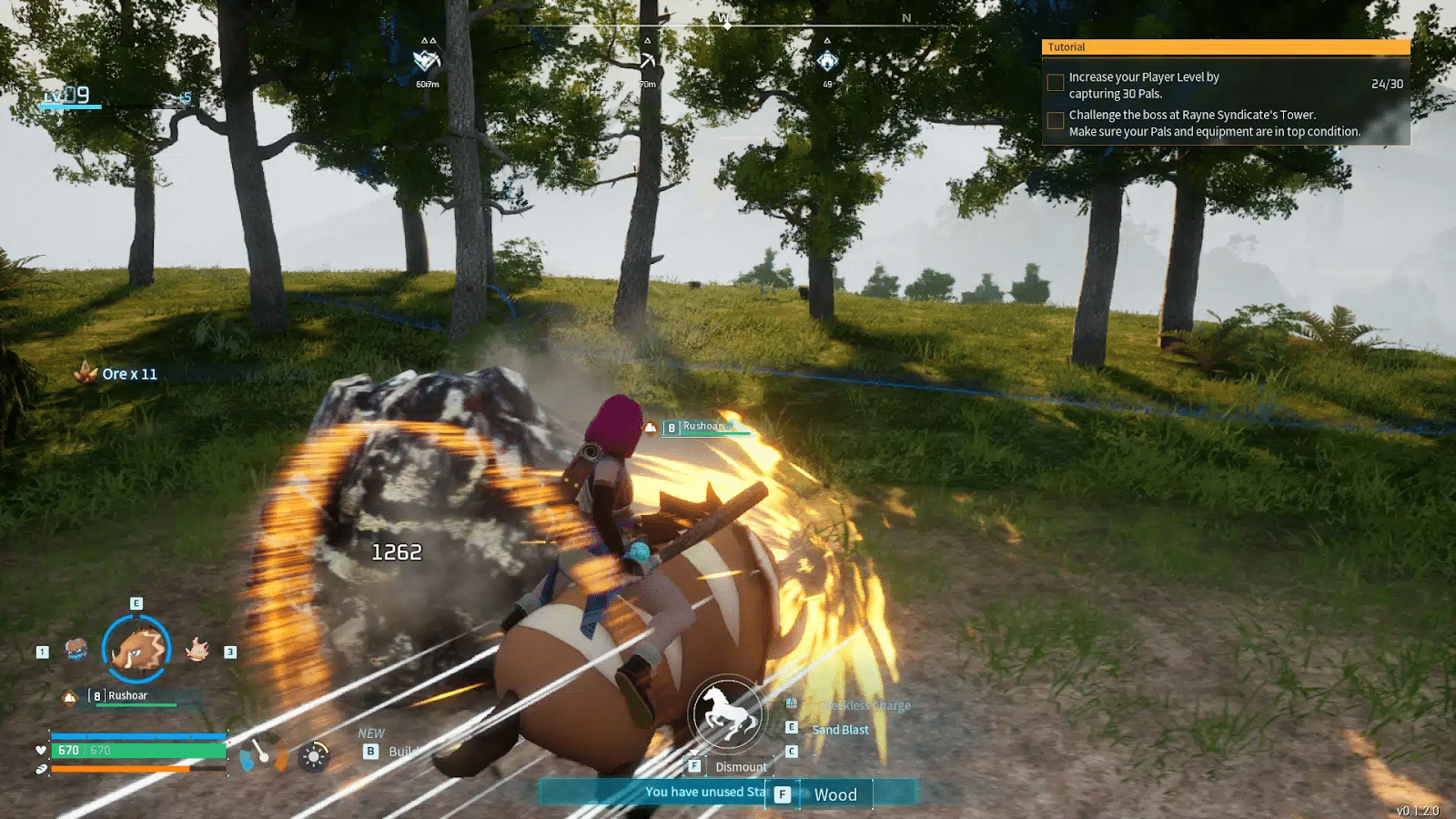Activate the Sand Blast skill
The width and height of the screenshot is (1456, 819).
840,730
